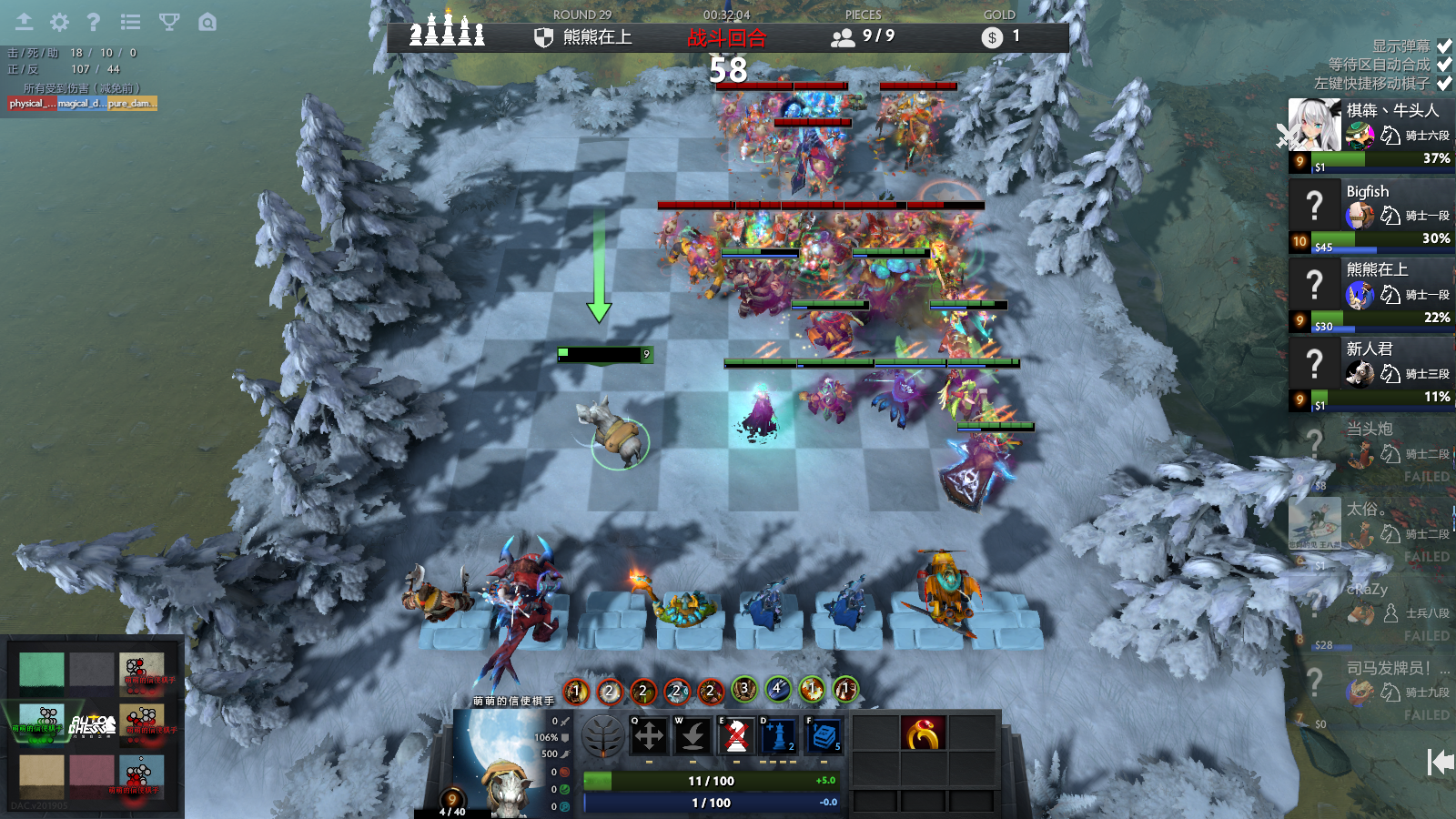
Task: Open the list menu icon
Action: 130,22
